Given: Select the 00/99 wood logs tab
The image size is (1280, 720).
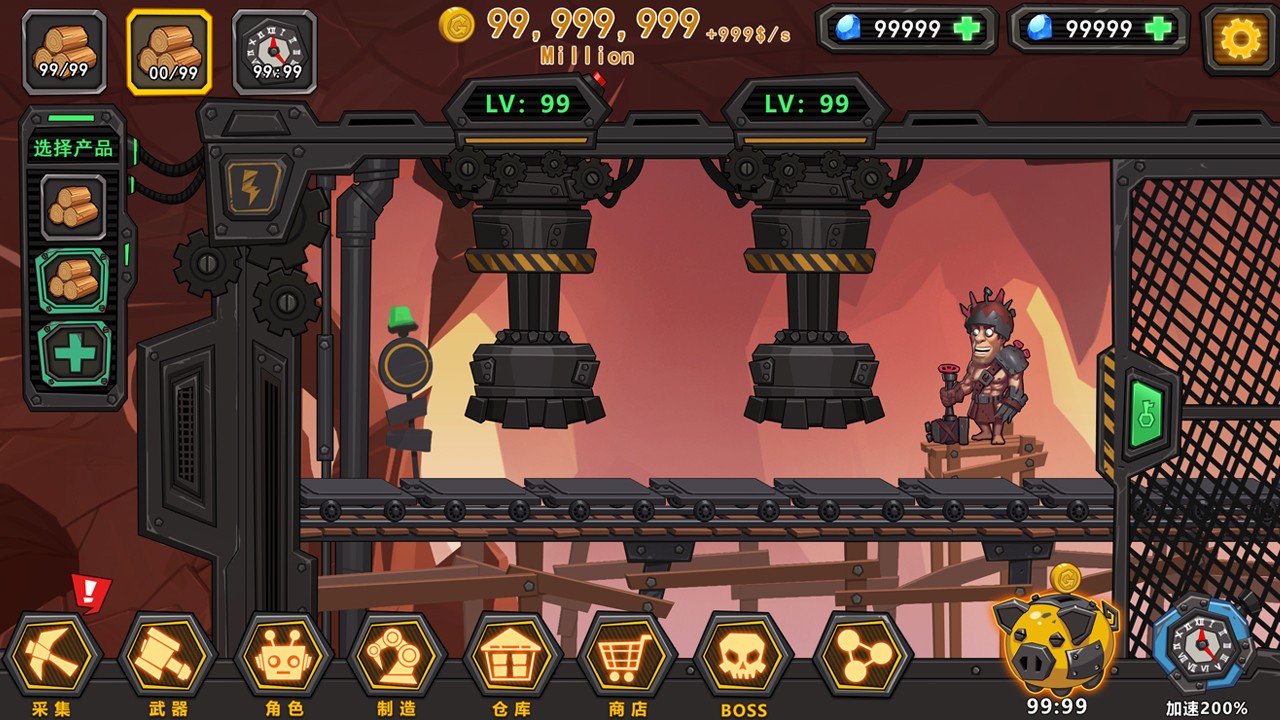Looking at the screenshot, I should click(x=169, y=51).
